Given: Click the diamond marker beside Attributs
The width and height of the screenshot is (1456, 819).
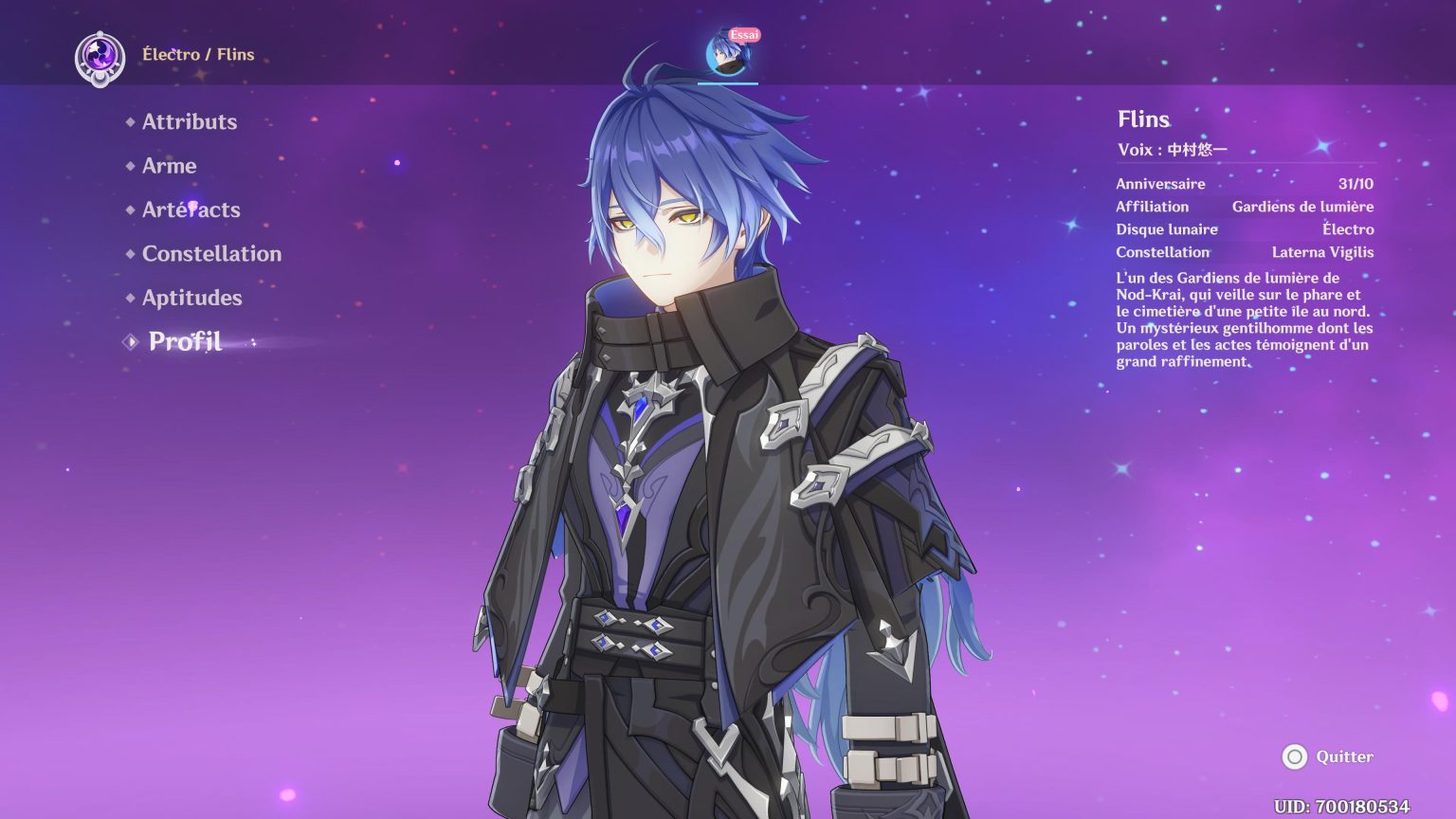Looking at the screenshot, I should (129, 121).
